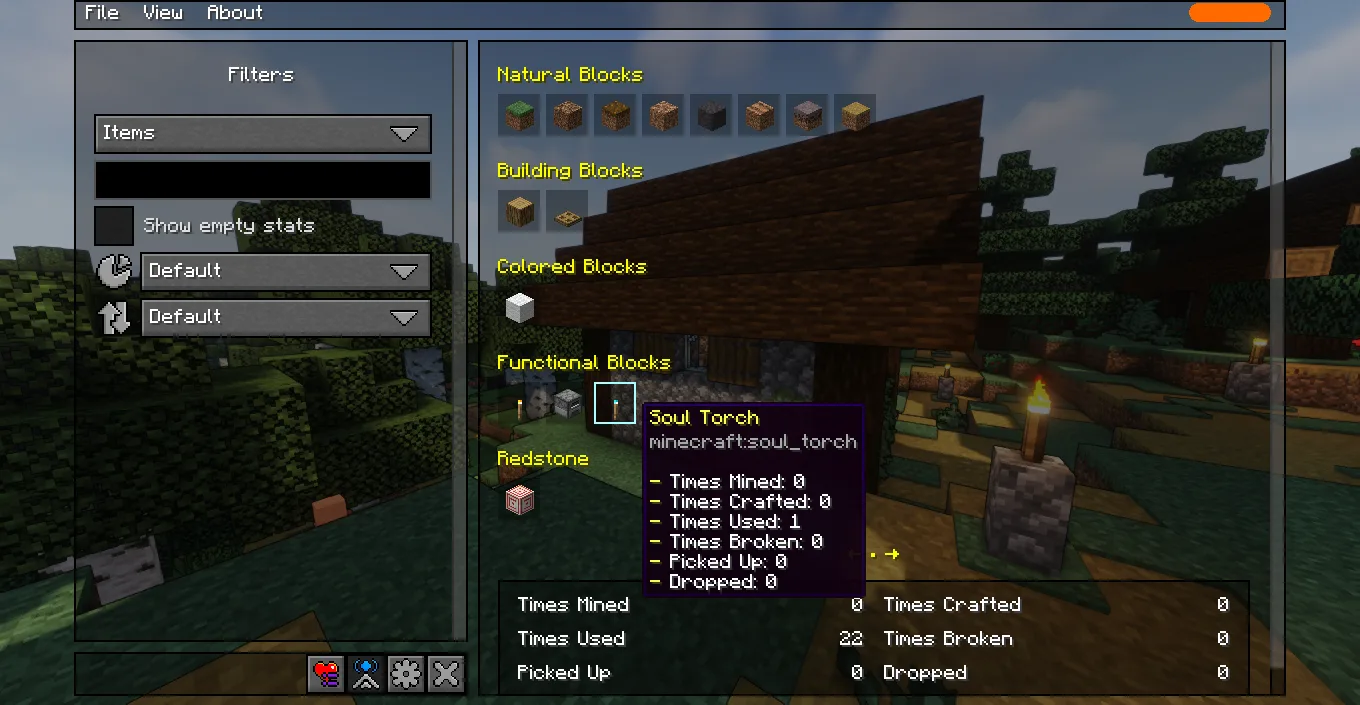Select the target block under Redstone
Screen dimensions: 1360x705
(520, 499)
